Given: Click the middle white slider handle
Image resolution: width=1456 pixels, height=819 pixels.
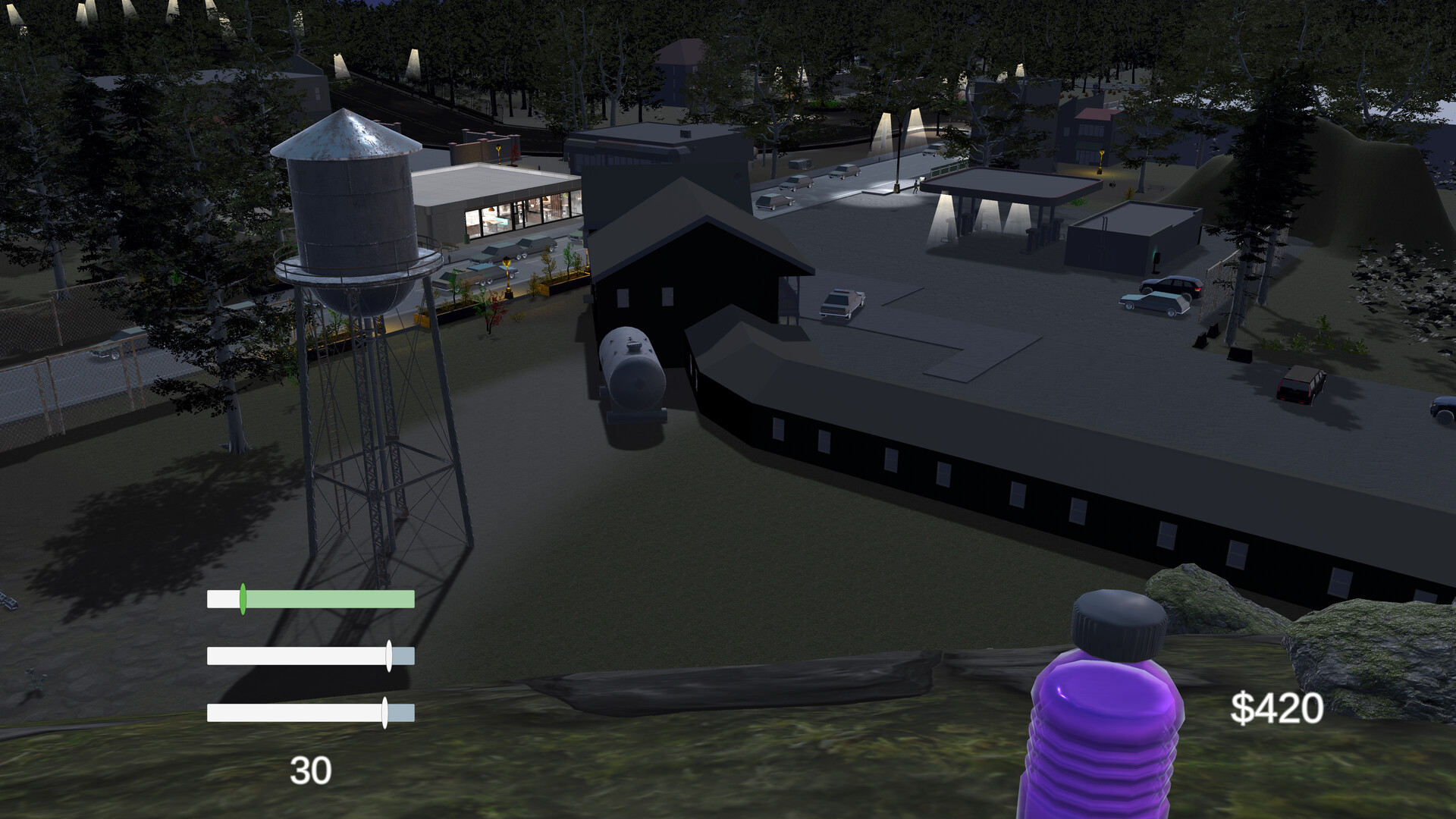Looking at the screenshot, I should pos(389,656).
